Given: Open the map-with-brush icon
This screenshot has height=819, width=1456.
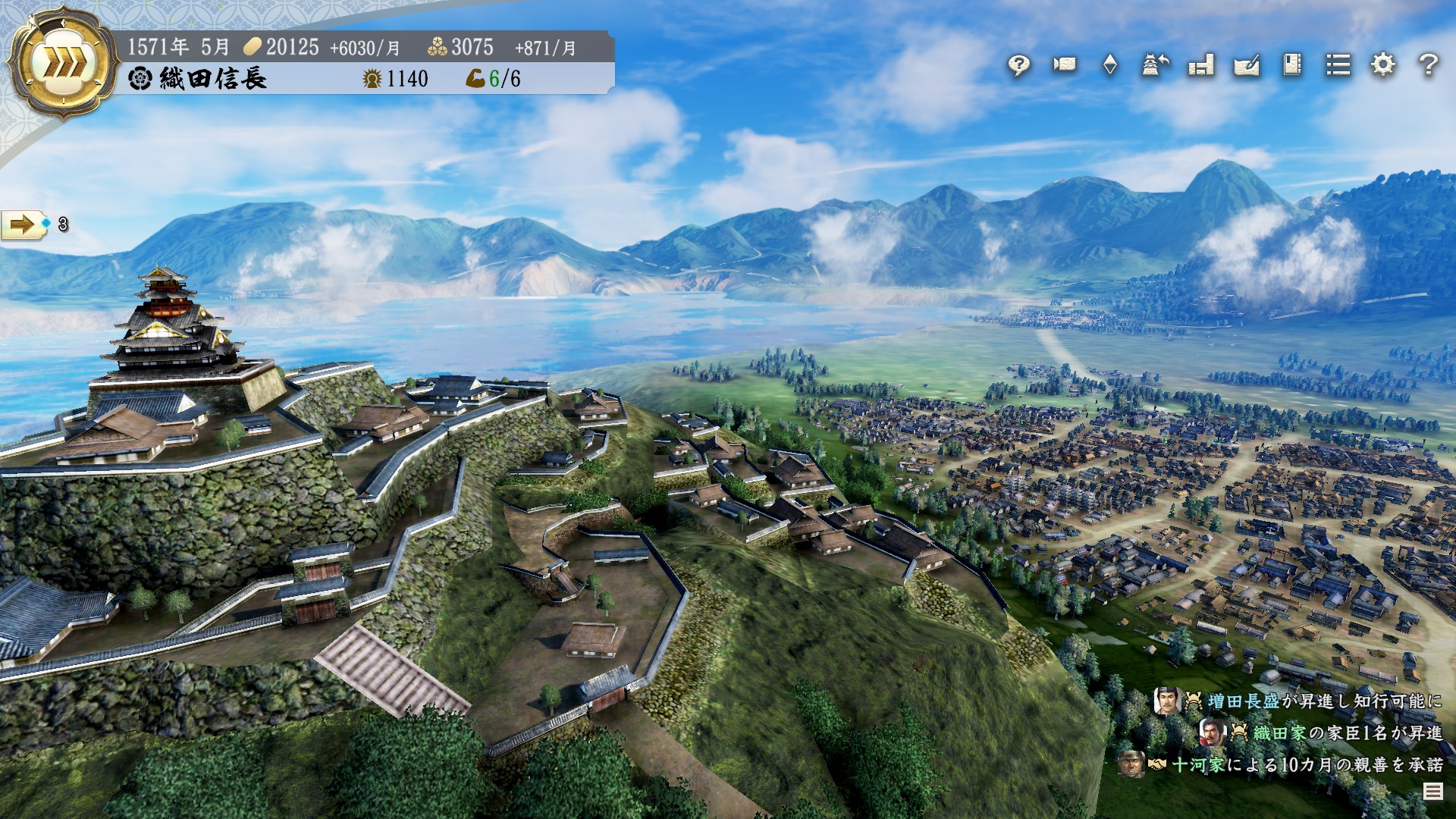Looking at the screenshot, I should [1247, 65].
